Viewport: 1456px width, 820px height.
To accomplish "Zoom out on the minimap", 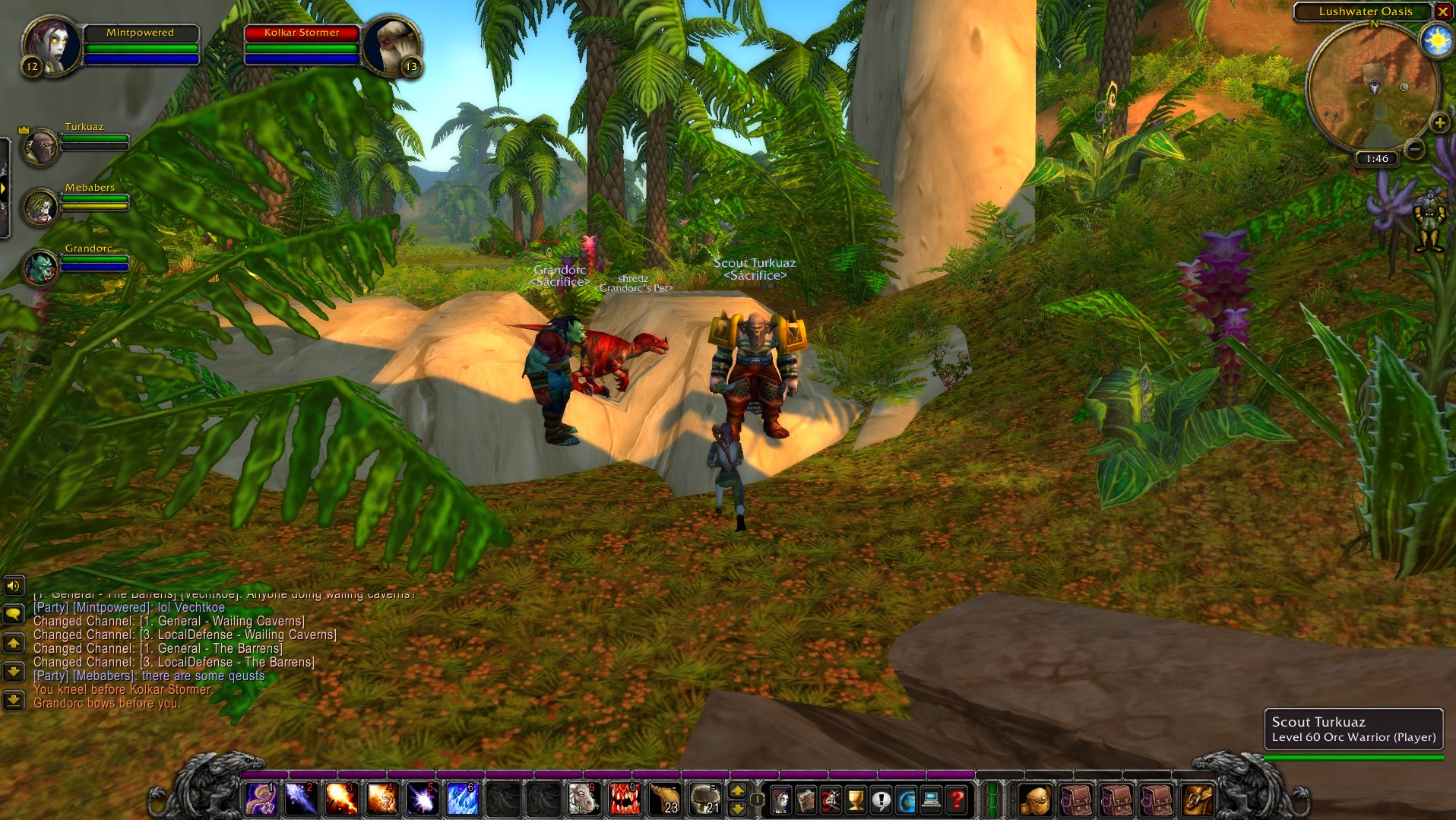I will pyautogui.click(x=1414, y=149).
